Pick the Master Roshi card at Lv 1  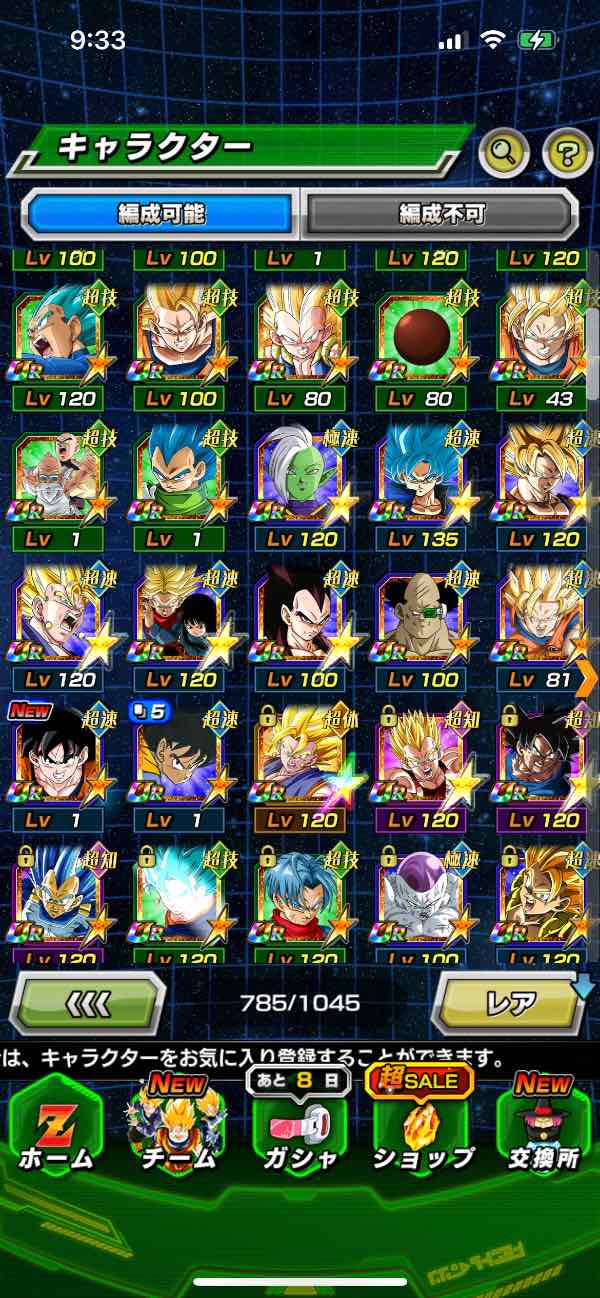pos(60,475)
